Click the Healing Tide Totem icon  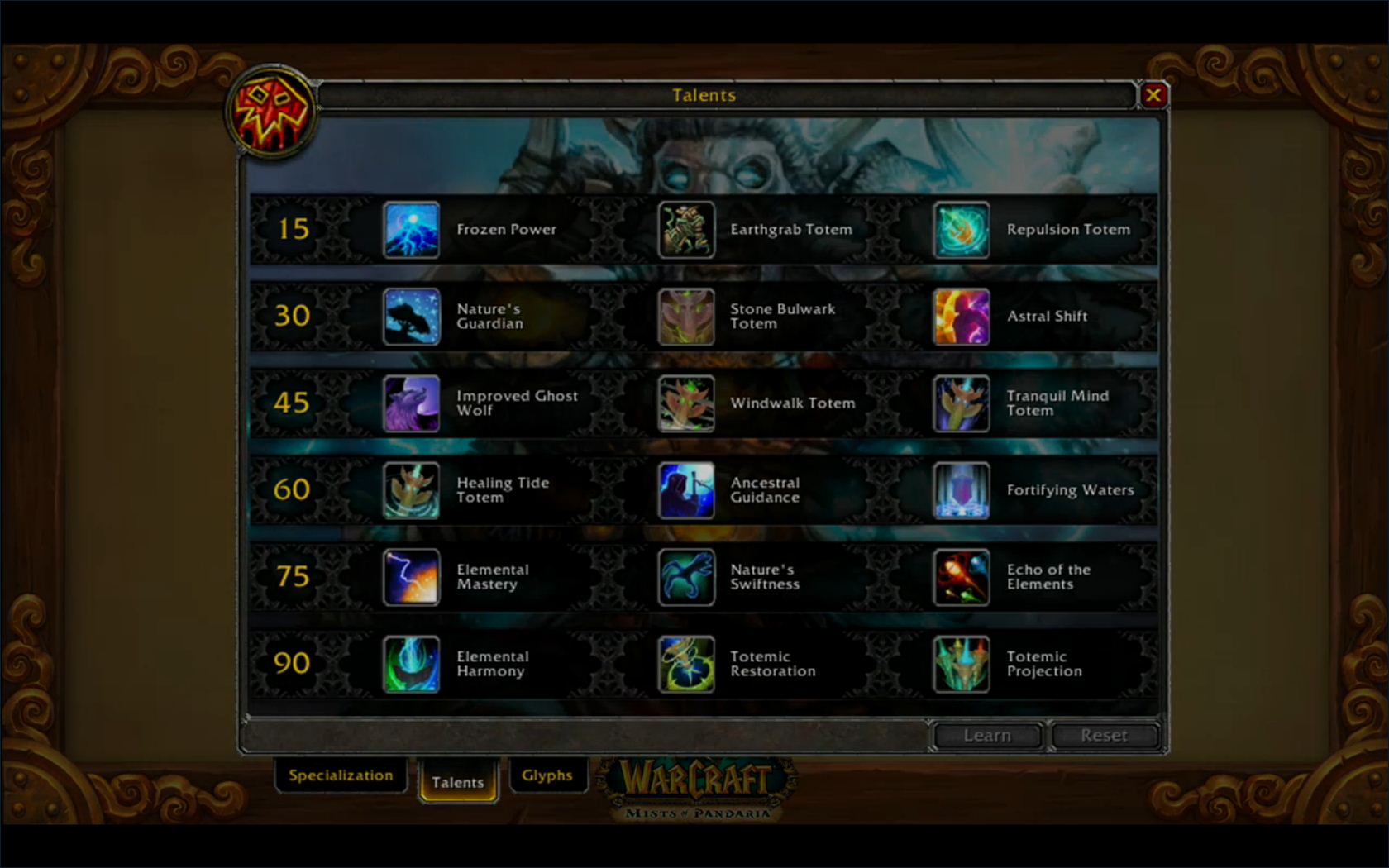pos(411,490)
